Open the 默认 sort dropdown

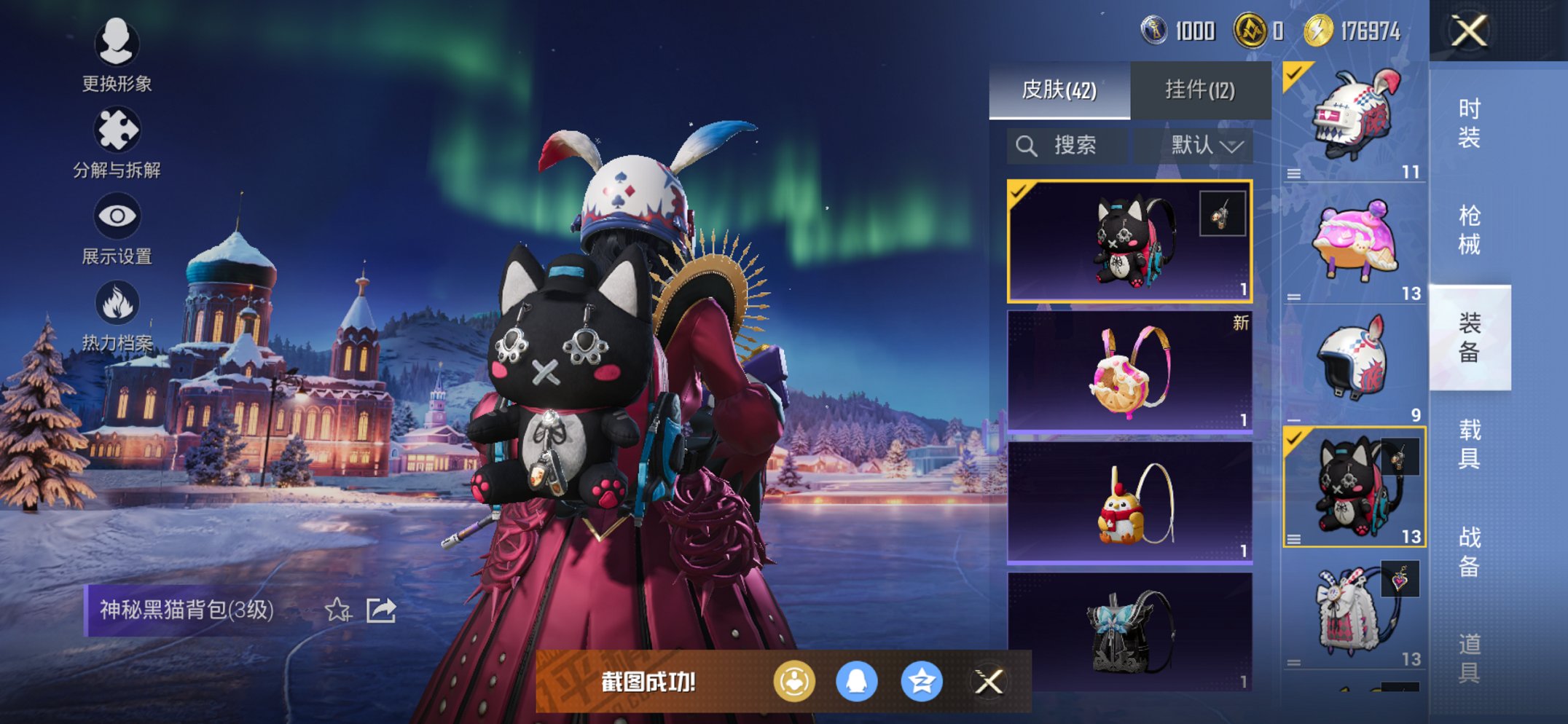click(1205, 146)
